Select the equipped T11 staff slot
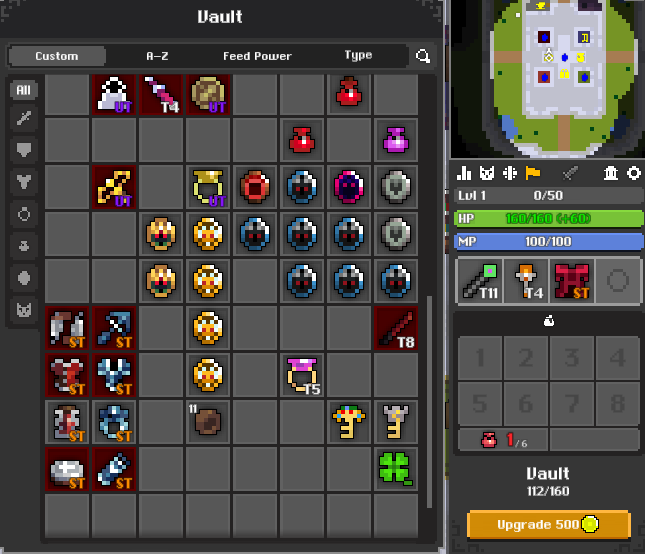645x554 pixels. [x=479, y=281]
